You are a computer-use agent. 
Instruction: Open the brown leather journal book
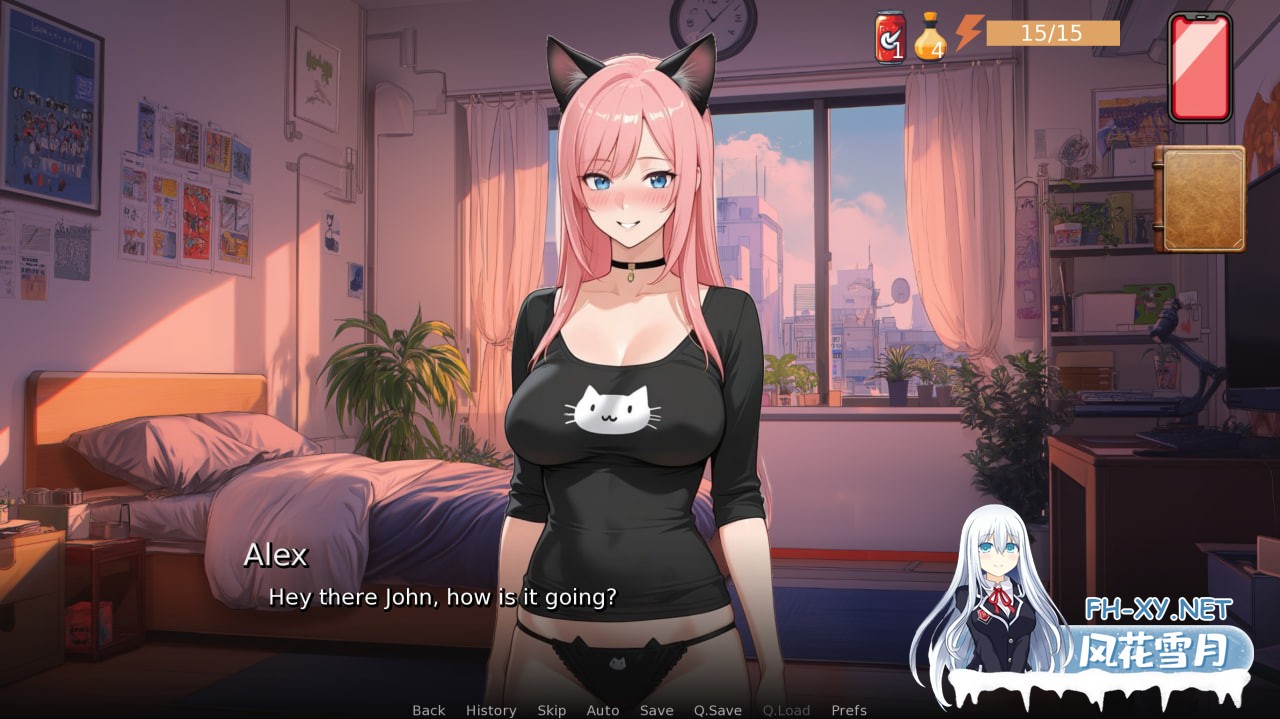(x=1200, y=199)
